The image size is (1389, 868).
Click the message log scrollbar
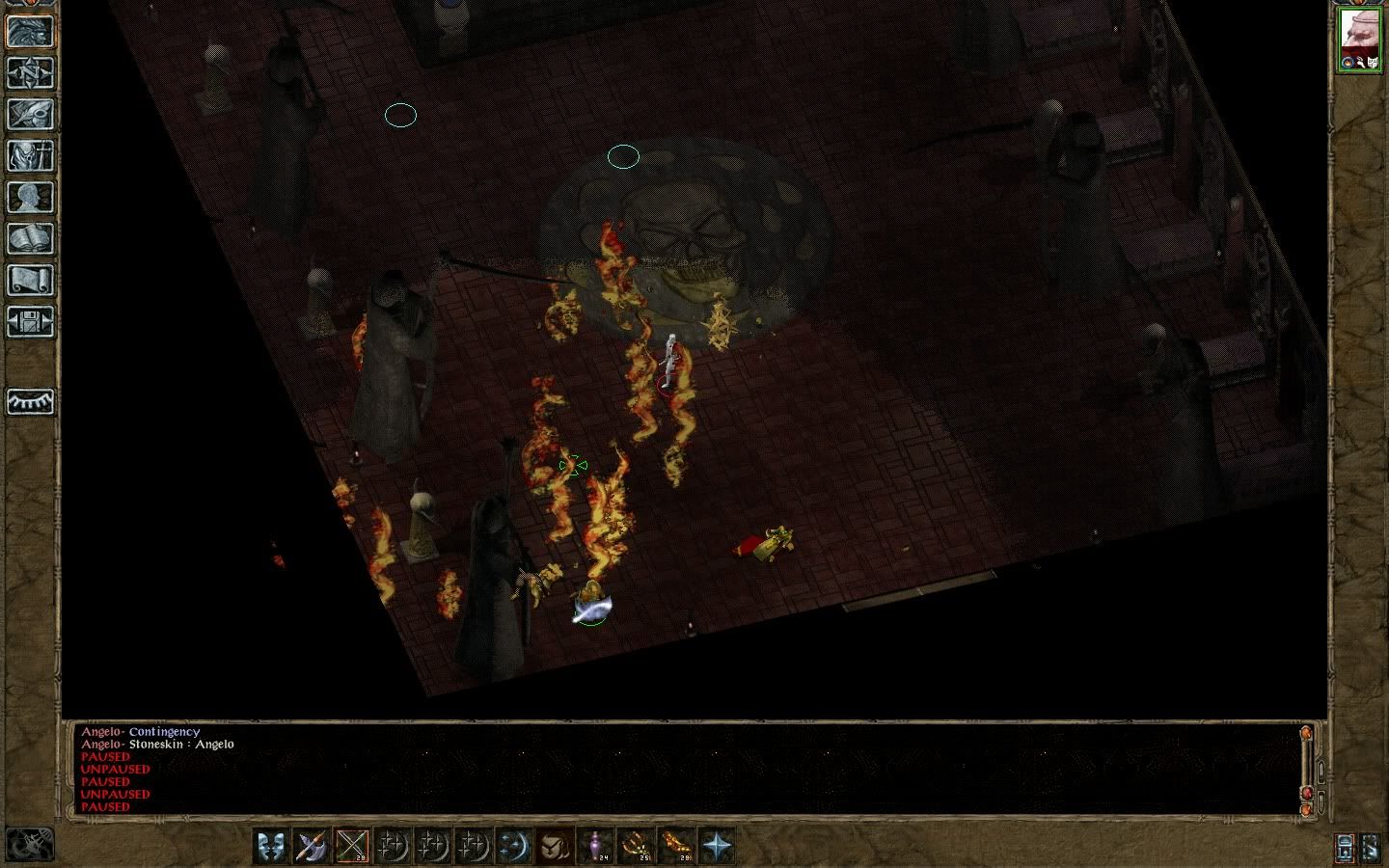tap(1307, 767)
